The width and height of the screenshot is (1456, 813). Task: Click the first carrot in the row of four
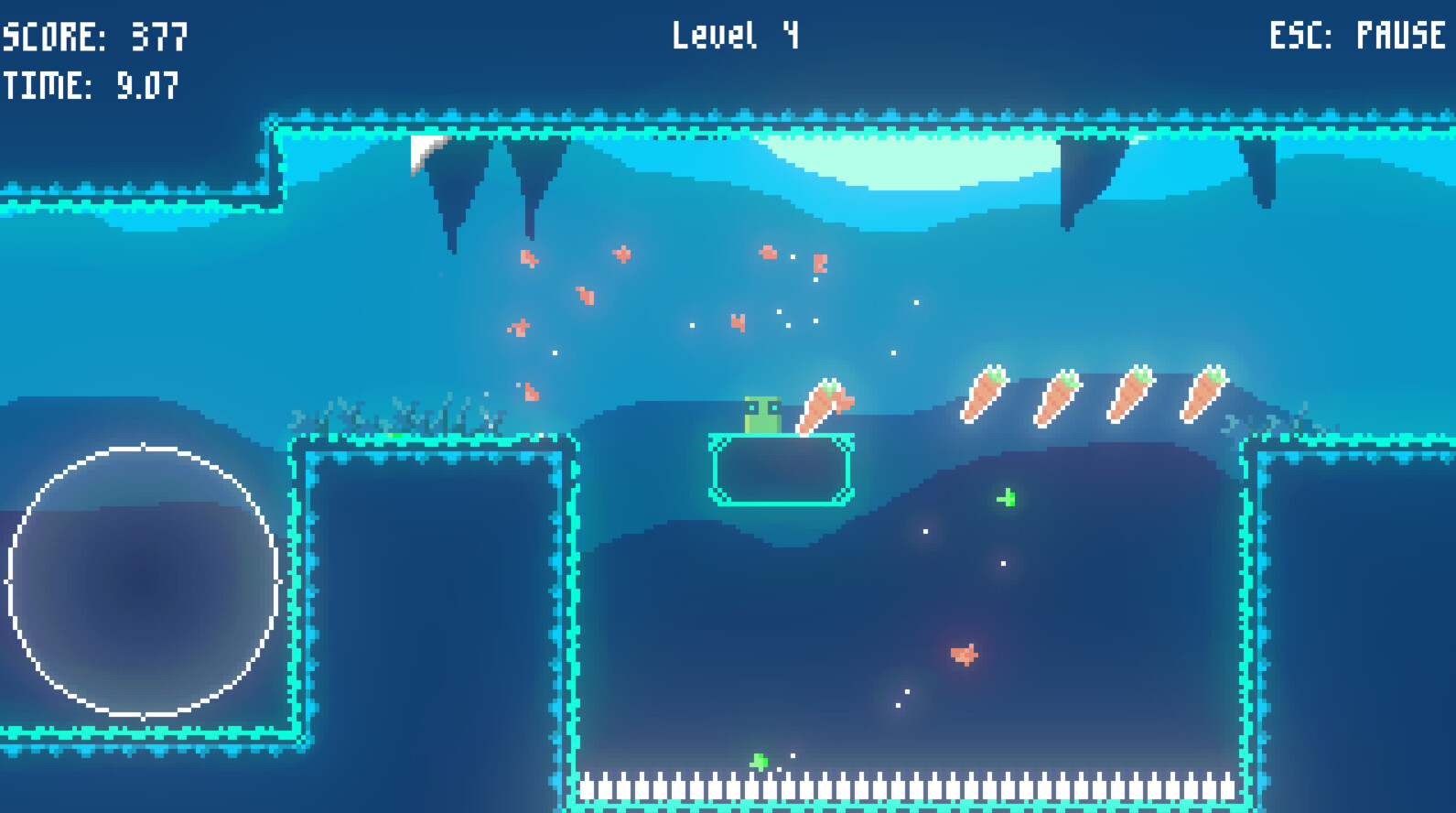pos(986,394)
